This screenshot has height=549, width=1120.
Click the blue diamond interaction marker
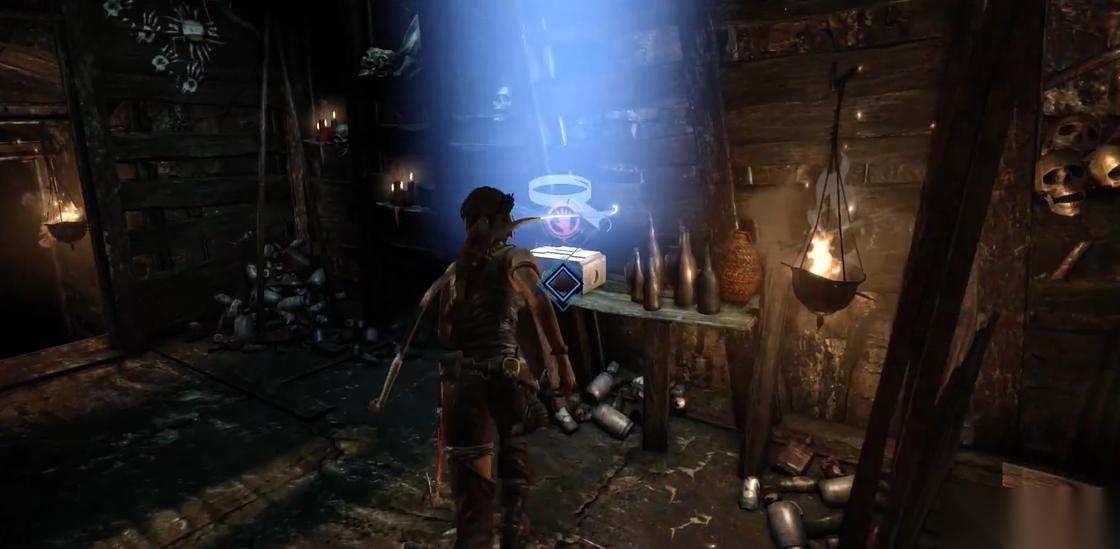562,284
